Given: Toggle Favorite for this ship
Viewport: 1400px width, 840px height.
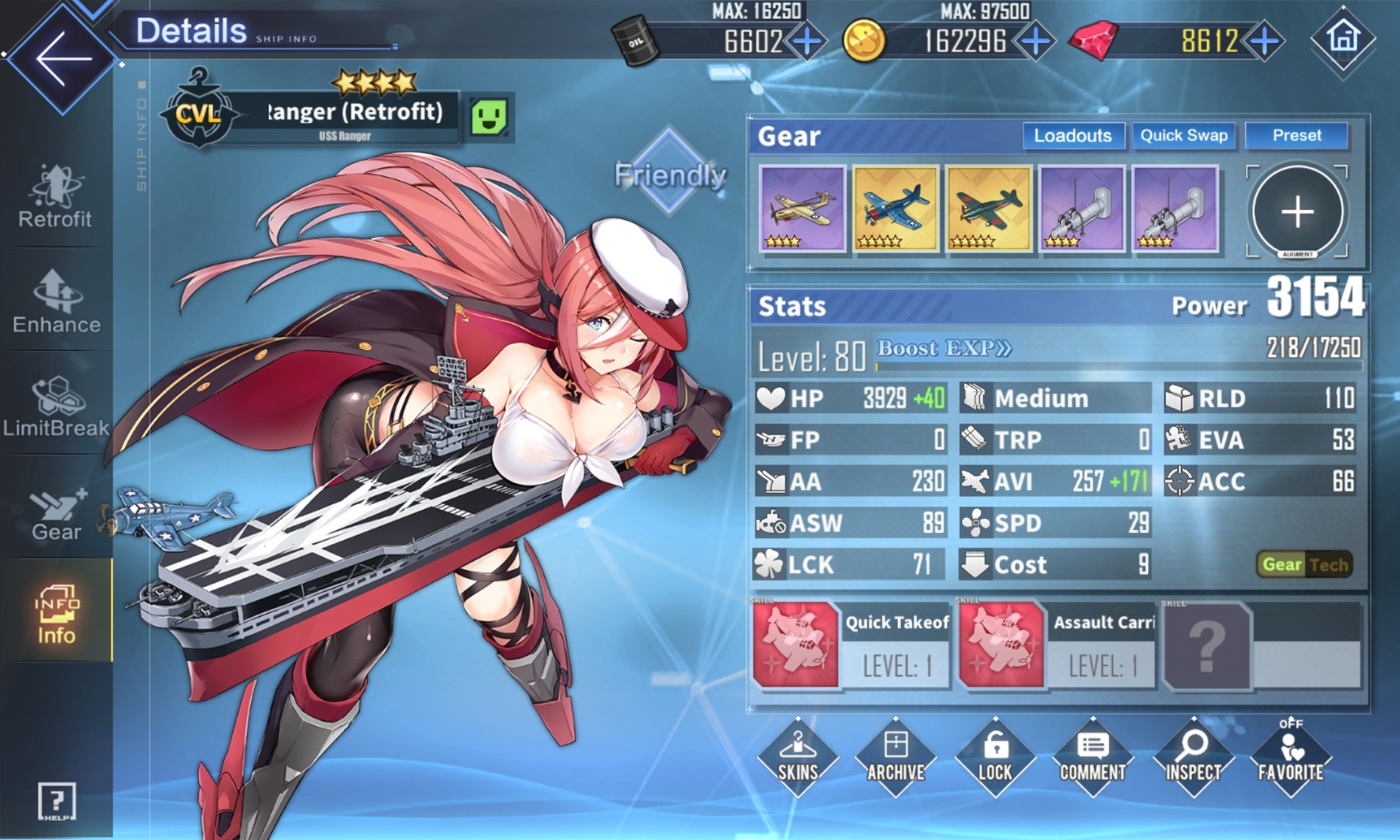Looking at the screenshot, I should 1291,757.
